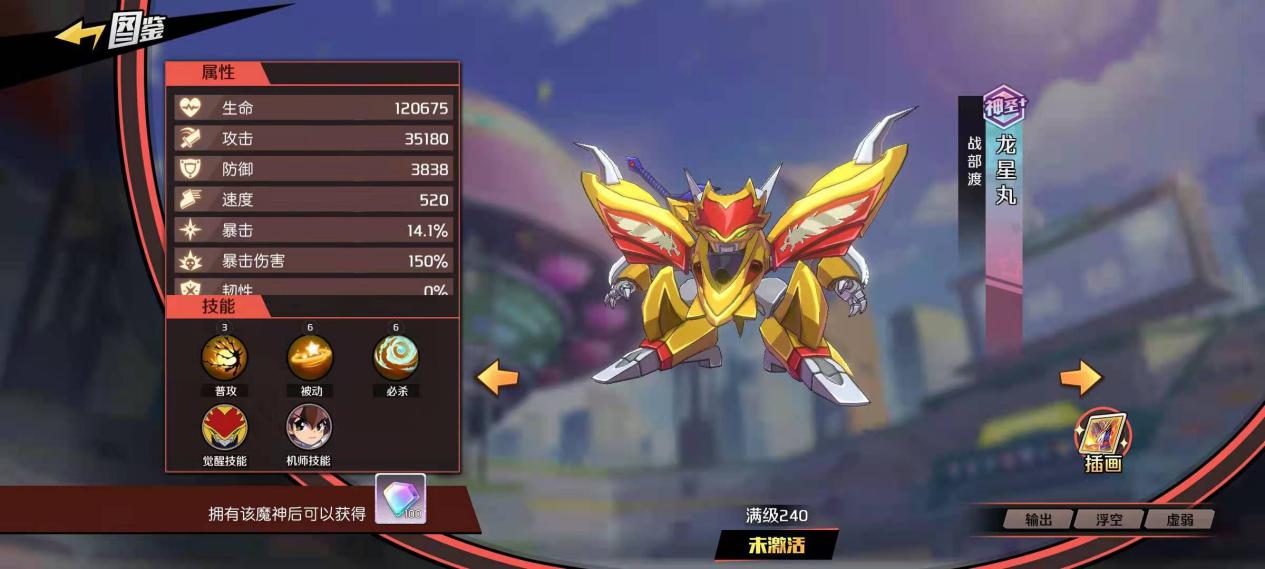Select the 被动 passive skill icon
The width and height of the screenshot is (1265, 569).
[x=310, y=357]
